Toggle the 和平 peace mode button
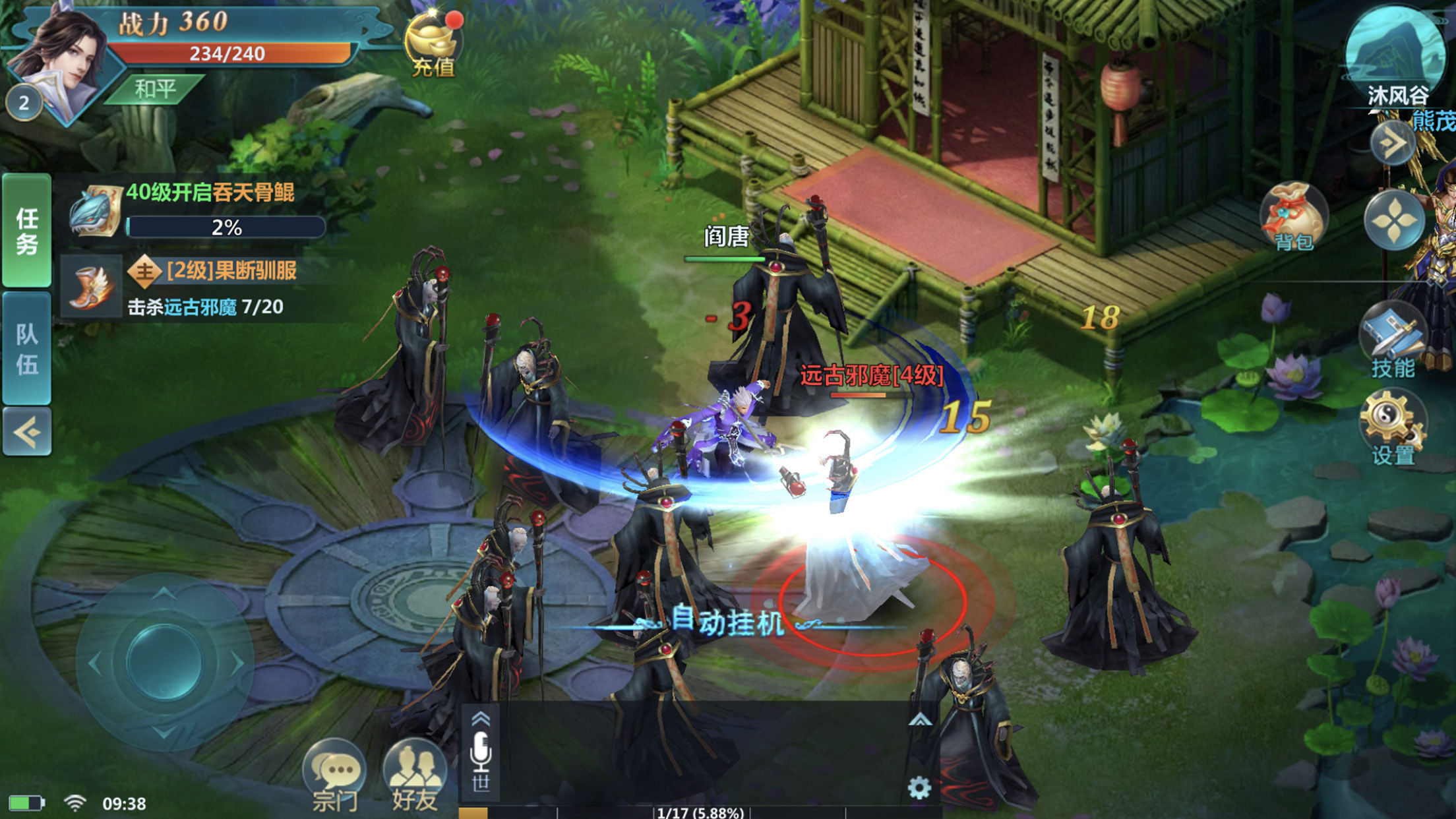The width and height of the screenshot is (1456, 819). click(155, 89)
